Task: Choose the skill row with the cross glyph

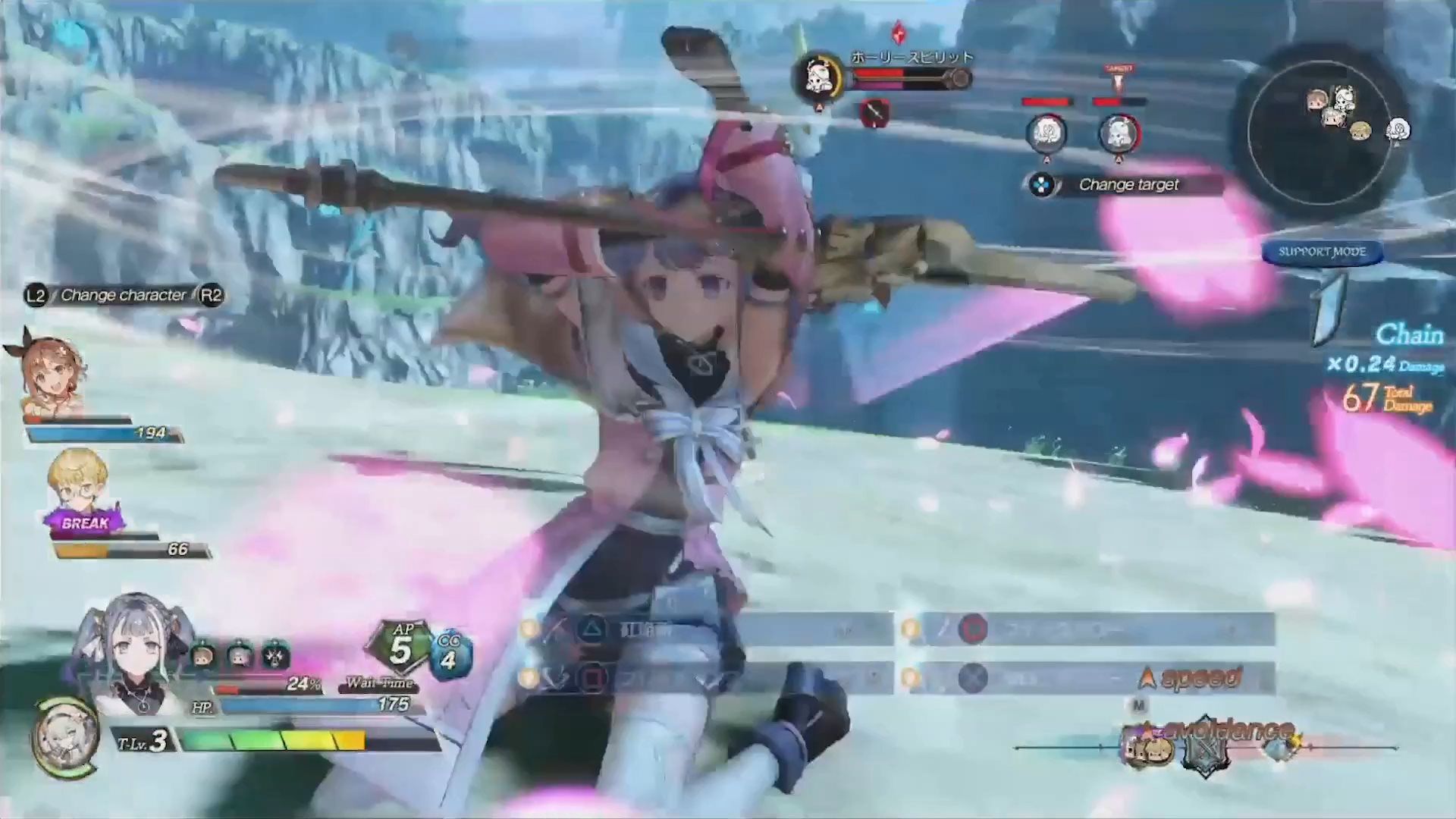Action: pos(1090,677)
